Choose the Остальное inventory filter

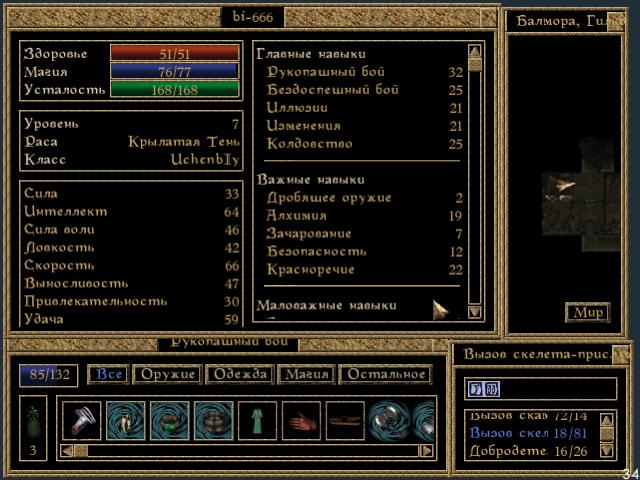[385, 375]
